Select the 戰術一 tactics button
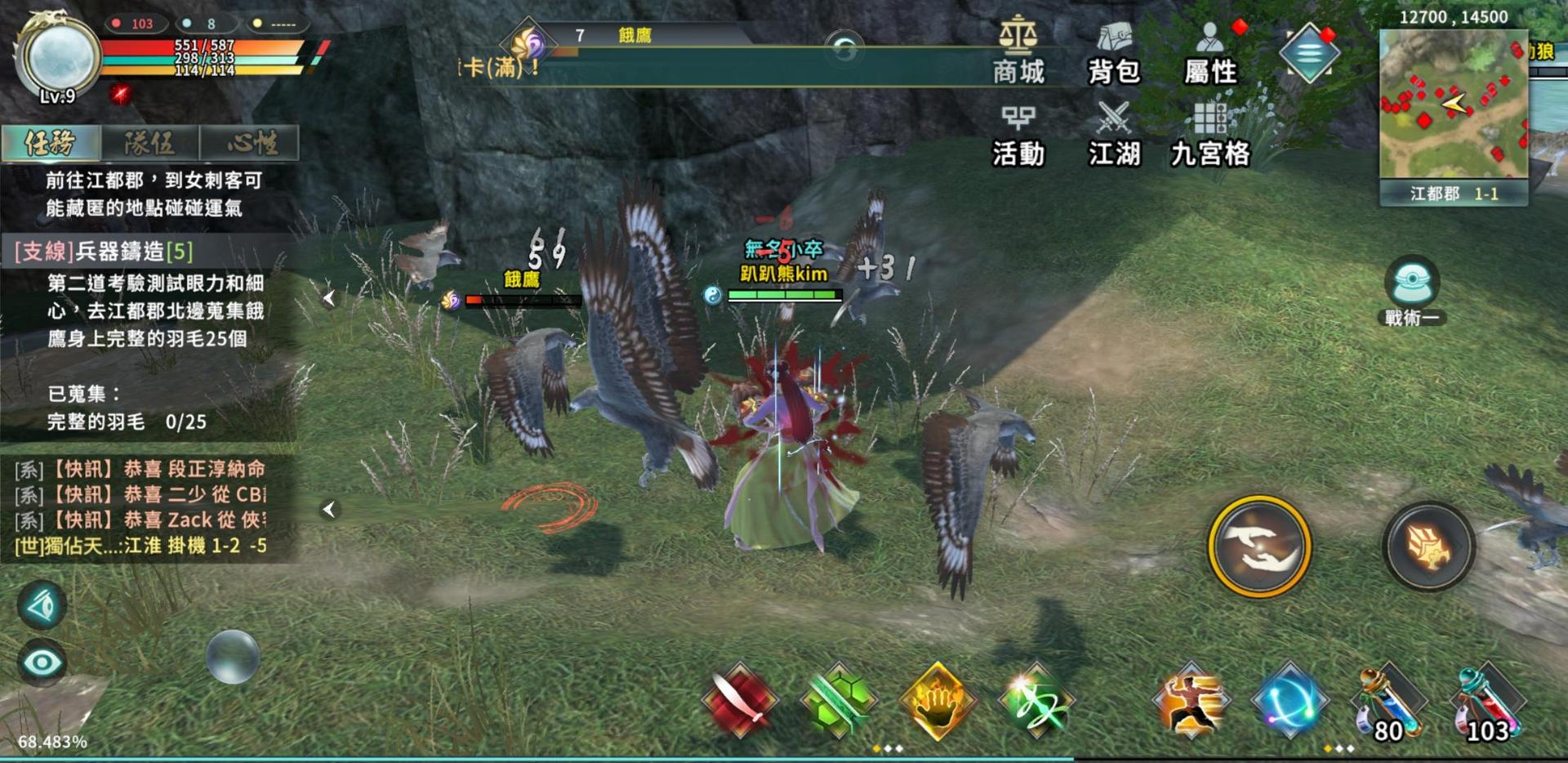The width and height of the screenshot is (1568, 763). (x=1411, y=290)
